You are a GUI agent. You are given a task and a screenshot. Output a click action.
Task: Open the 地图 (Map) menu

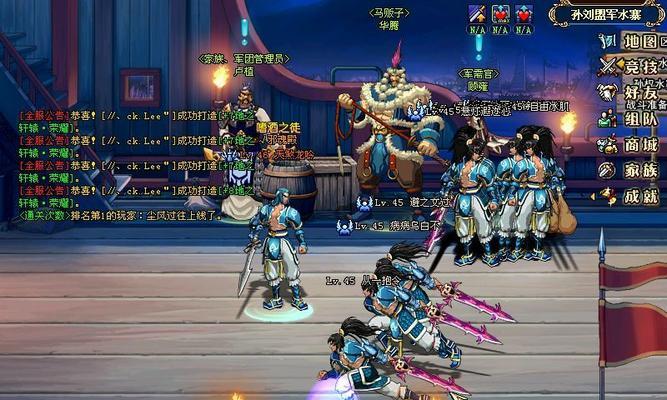[x=633, y=41]
